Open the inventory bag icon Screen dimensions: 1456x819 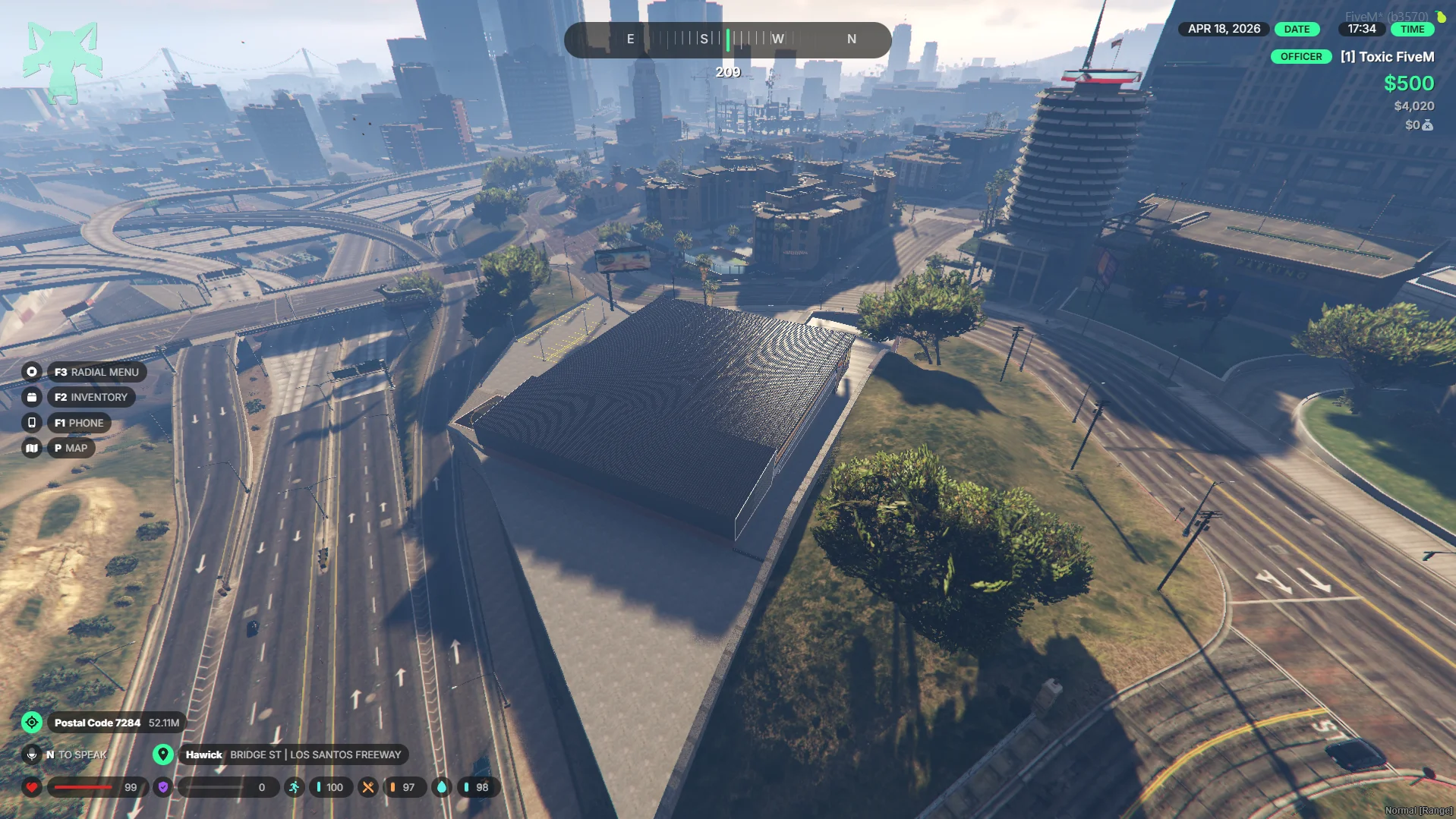(x=32, y=397)
